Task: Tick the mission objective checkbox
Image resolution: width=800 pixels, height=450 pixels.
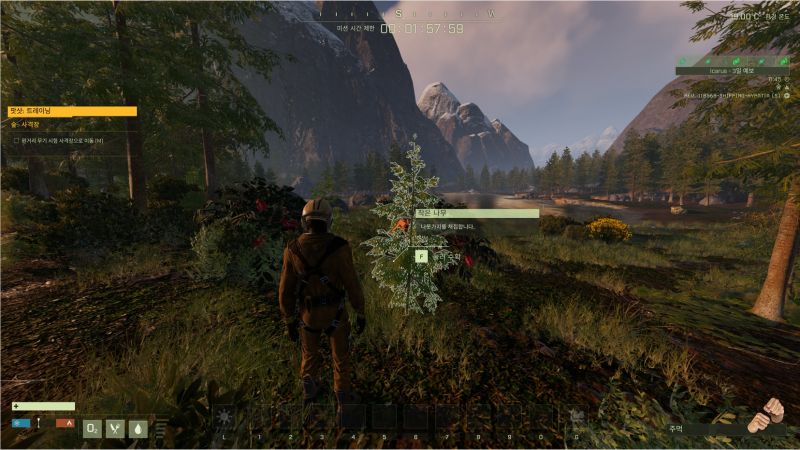Action: [17, 141]
